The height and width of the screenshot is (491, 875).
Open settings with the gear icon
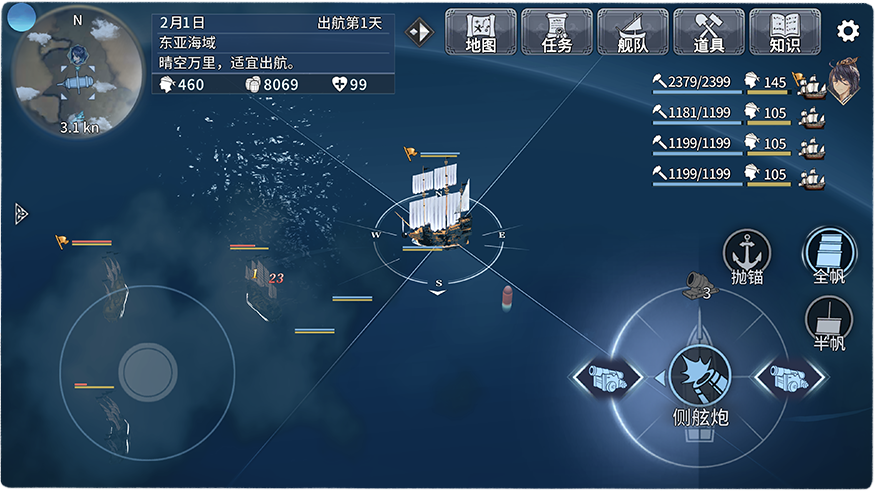(848, 31)
